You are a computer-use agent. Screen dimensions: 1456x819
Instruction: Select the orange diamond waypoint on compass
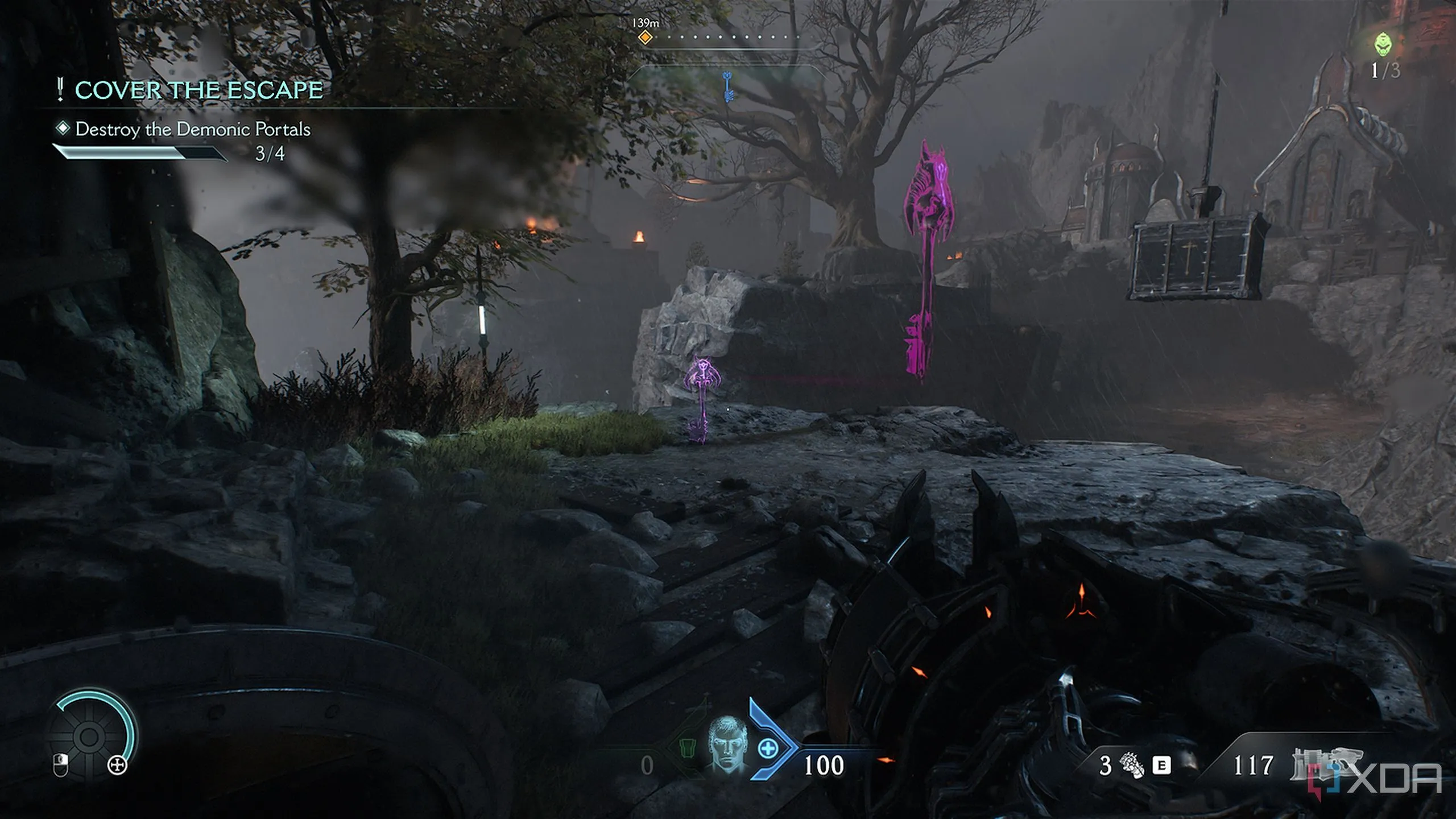(x=644, y=38)
